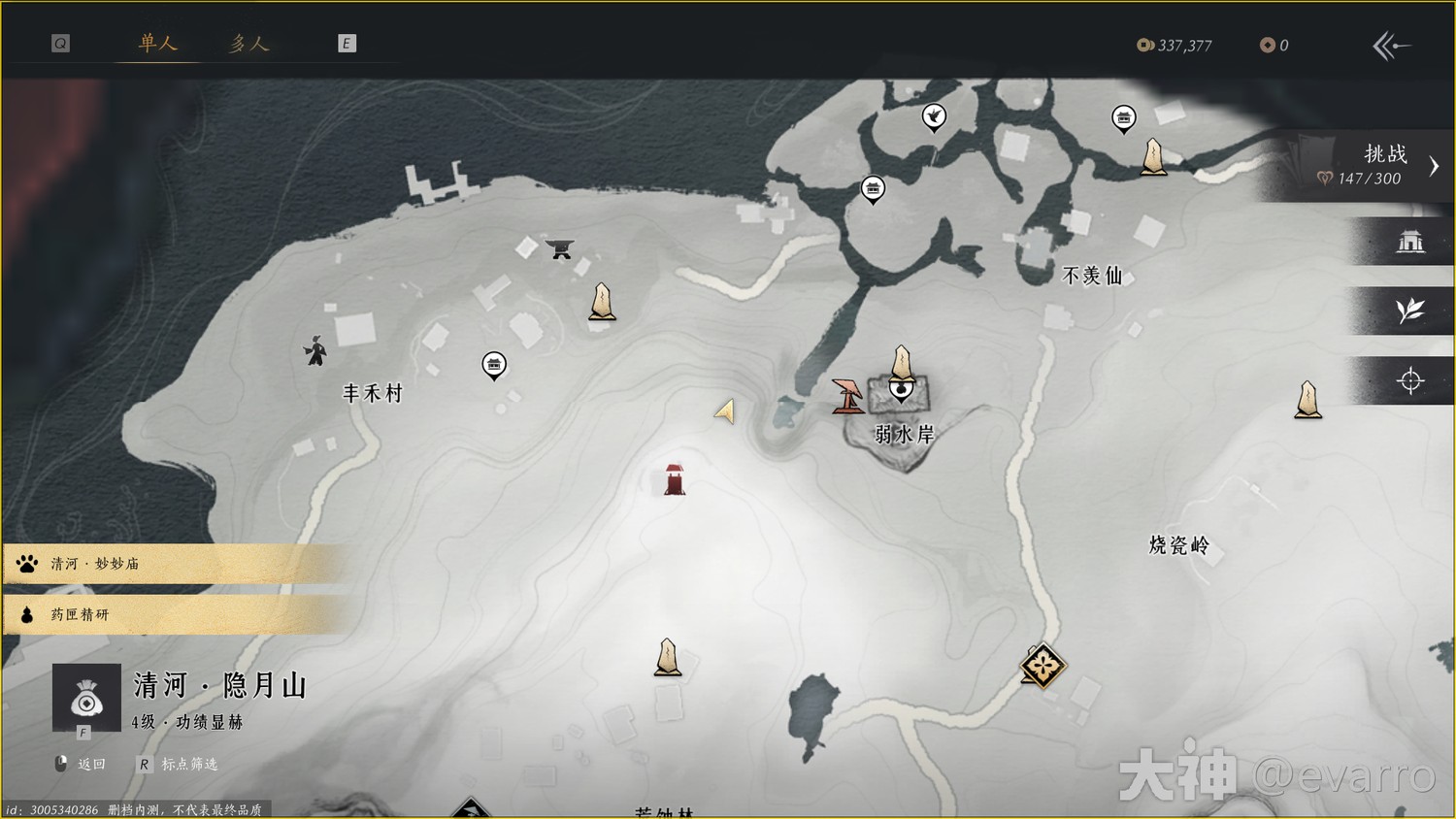Image resolution: width=1456 pixels, height=819 pixels.
Task: Switch to the 单人 tab
Action: (x=157, y=44)
